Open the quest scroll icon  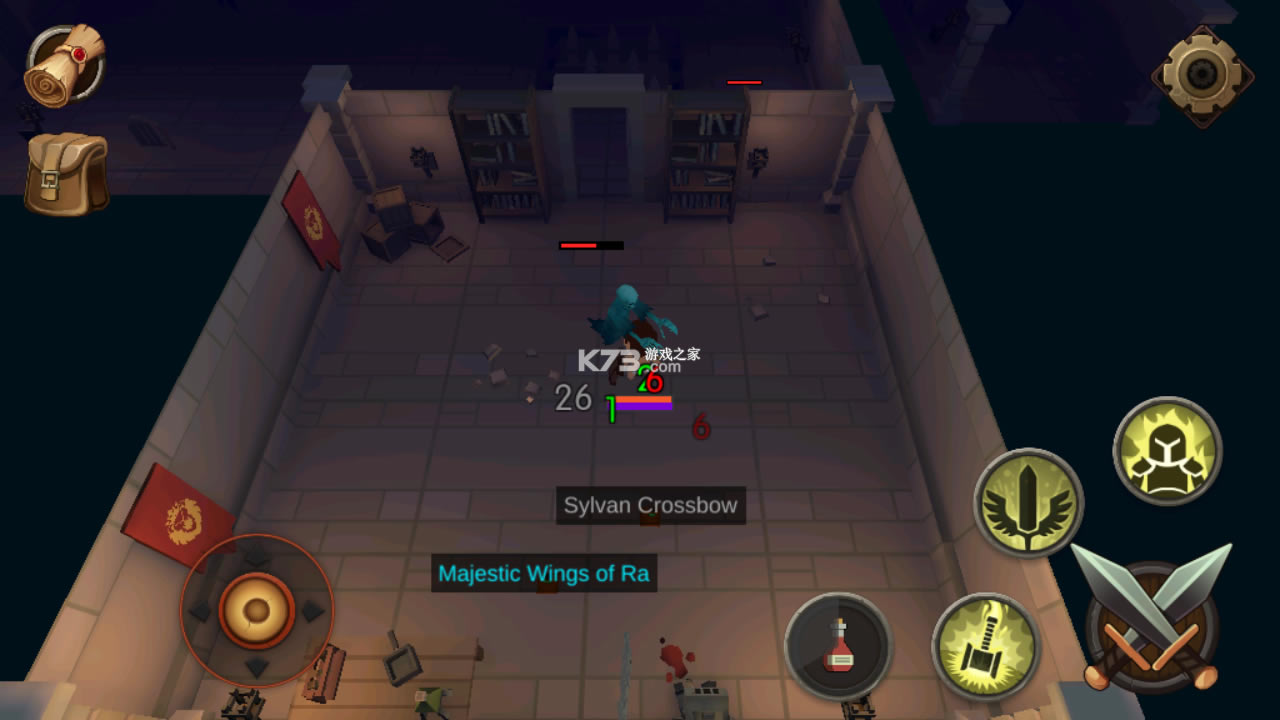(65, 64)
